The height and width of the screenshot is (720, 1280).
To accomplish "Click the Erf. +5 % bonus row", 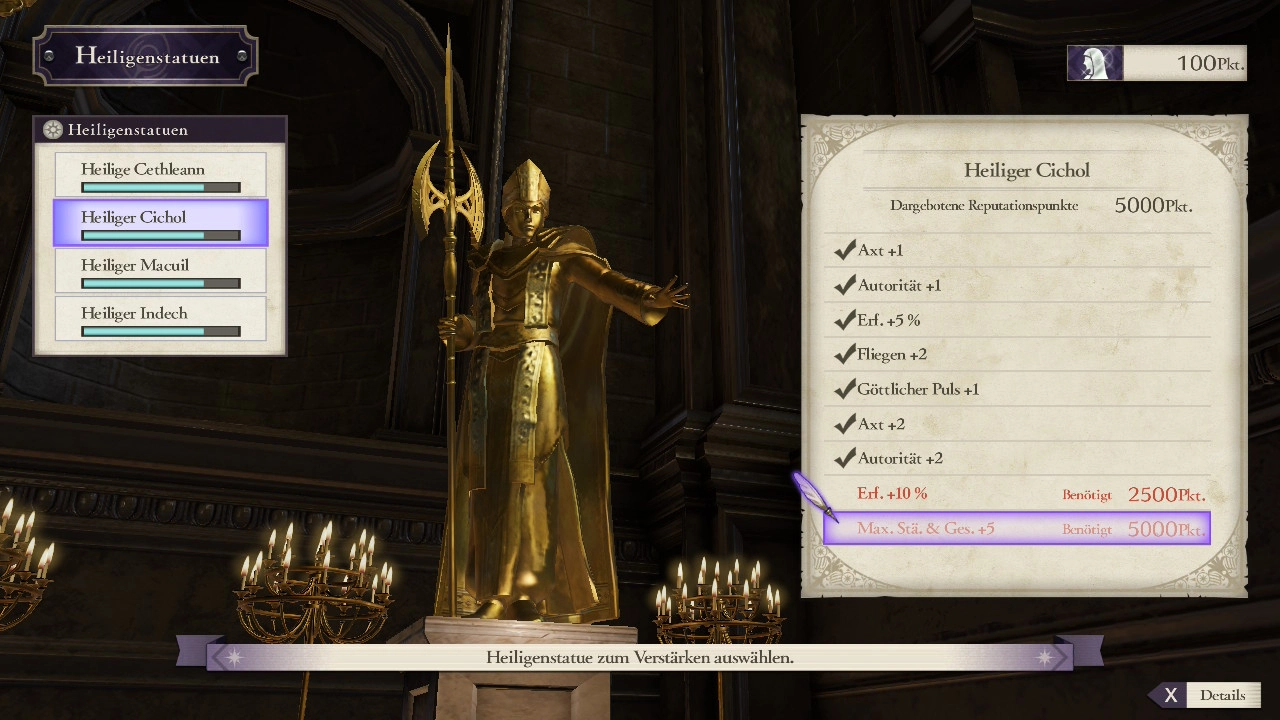I will 1017,320.
